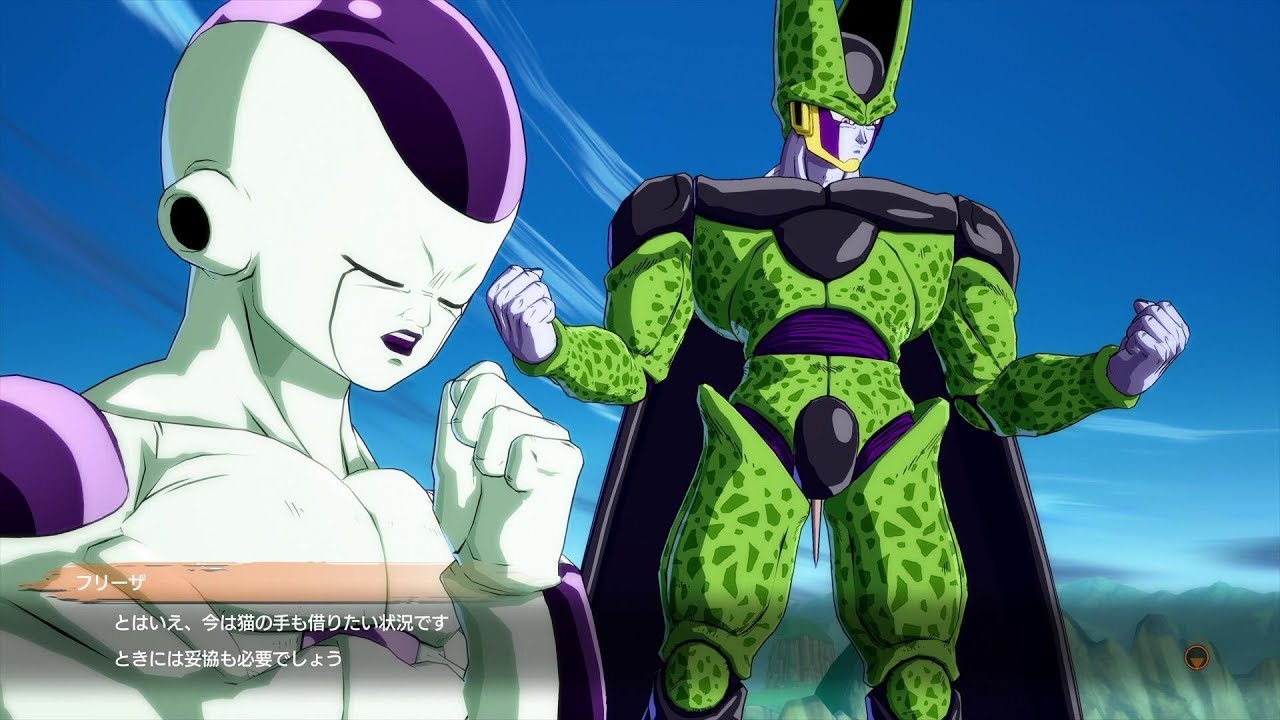Click the circular progress ring around the advance icon
The height and width of the screenshot is (720, 1280).
1197,648
